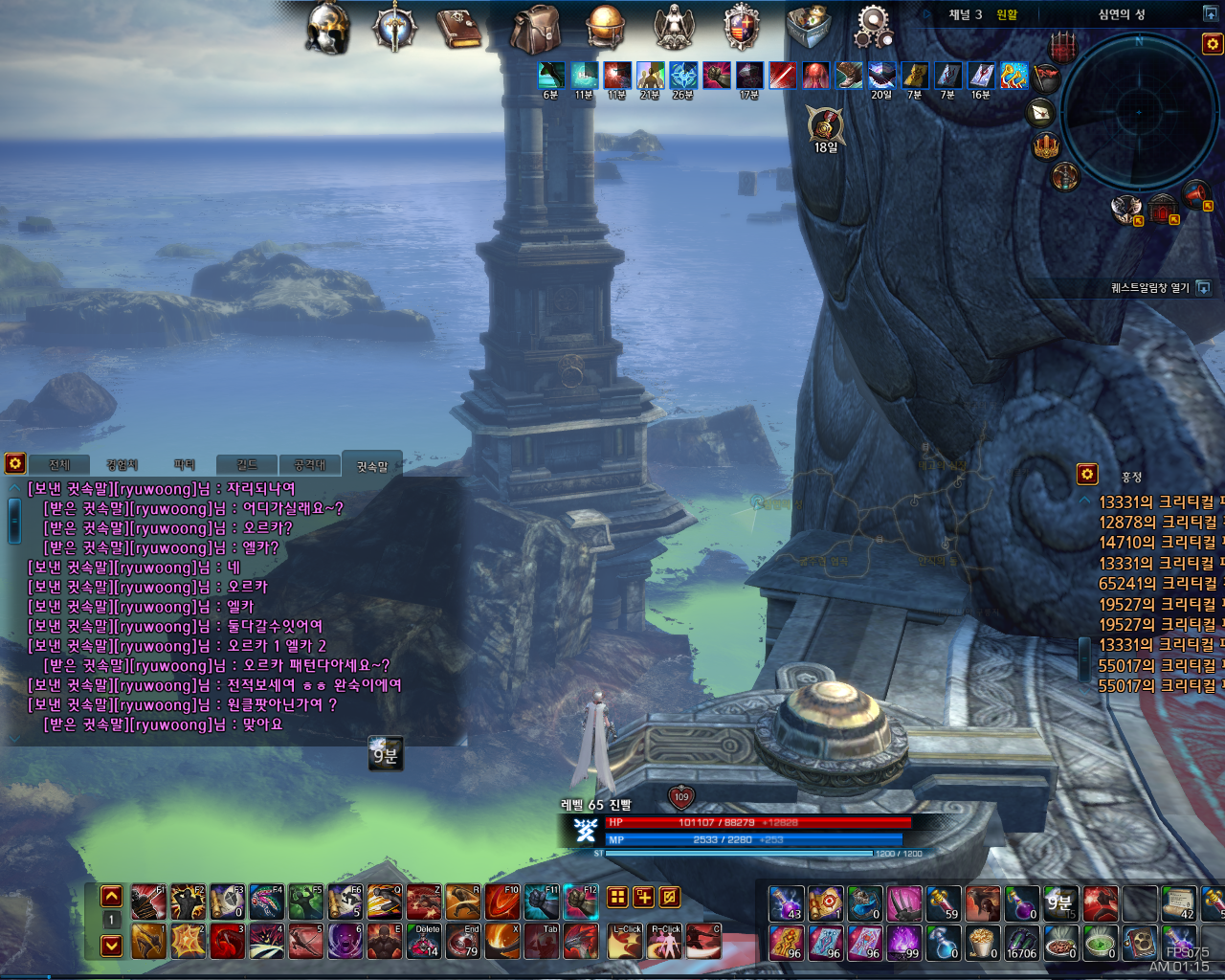The width and height of the screenshot is (1225, 980).
Task: Switch to the 전체 chat tab
Action: pyautogui.click(x=59, y=465)
